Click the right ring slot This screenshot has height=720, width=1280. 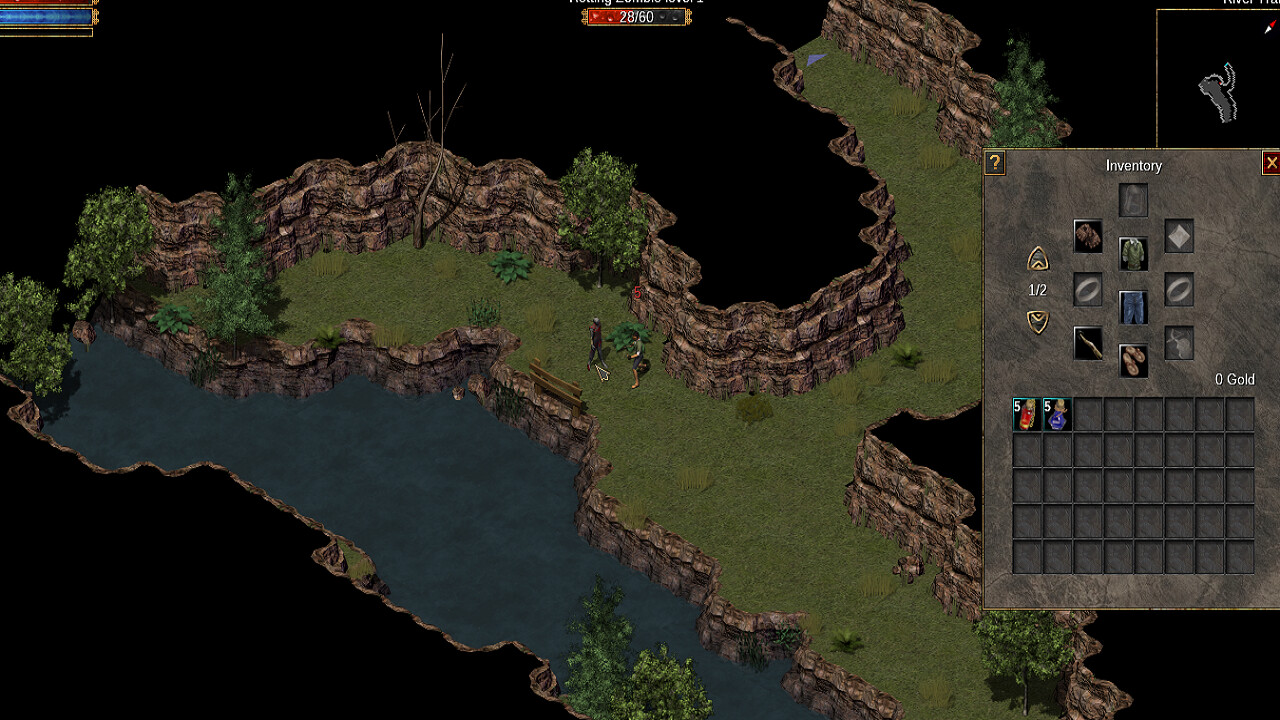[x=1178, y=289]
